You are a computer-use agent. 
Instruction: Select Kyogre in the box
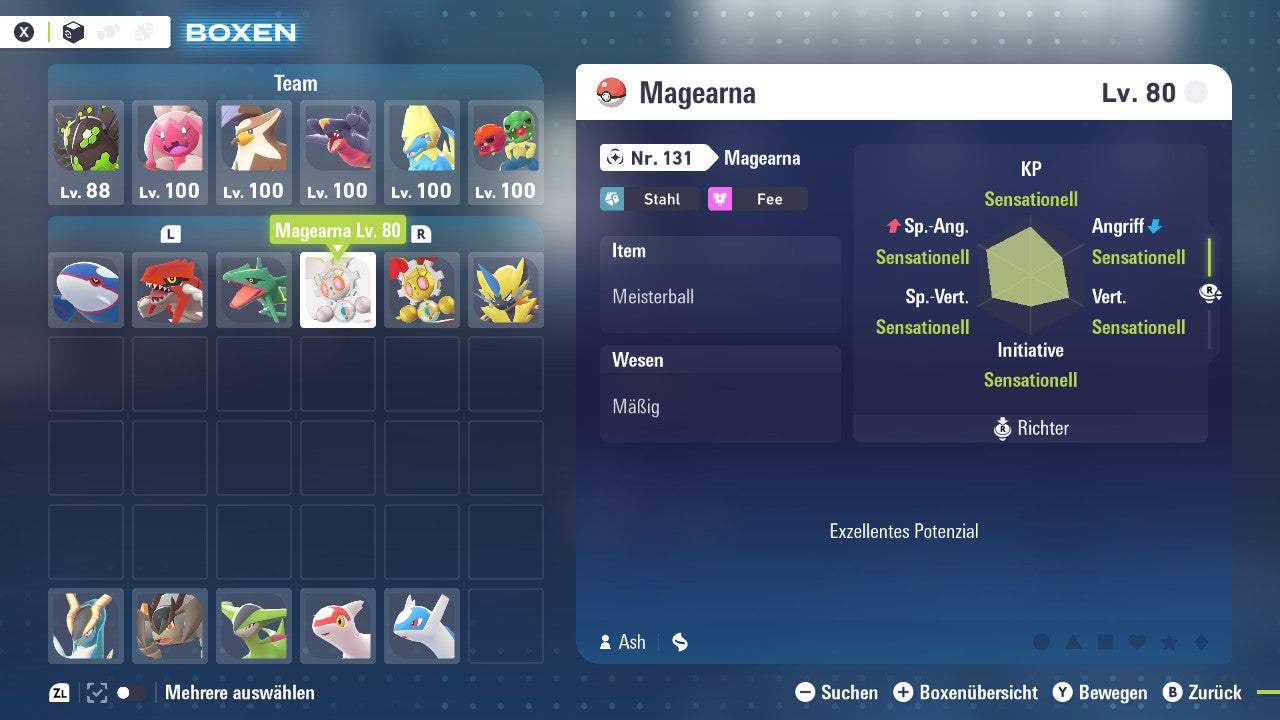click(x=86, y=290)
